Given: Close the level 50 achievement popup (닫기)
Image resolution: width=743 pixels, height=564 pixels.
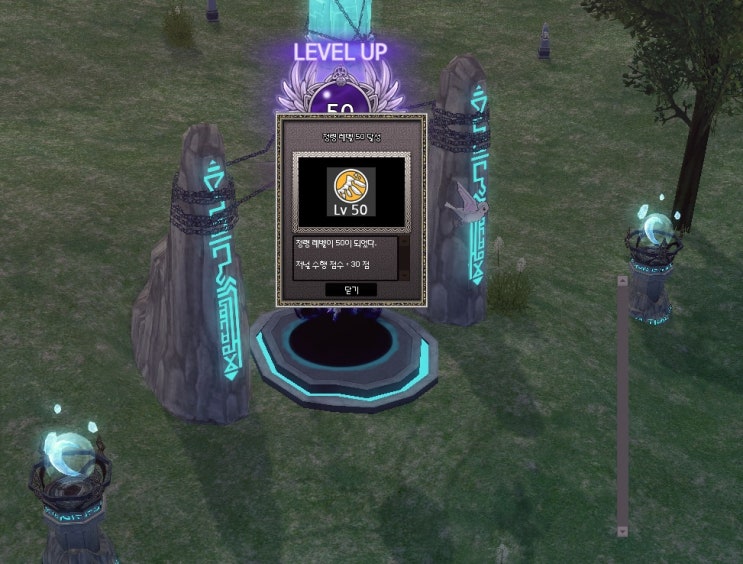Looking at the screenshot, I should click(x=351, y=289).
